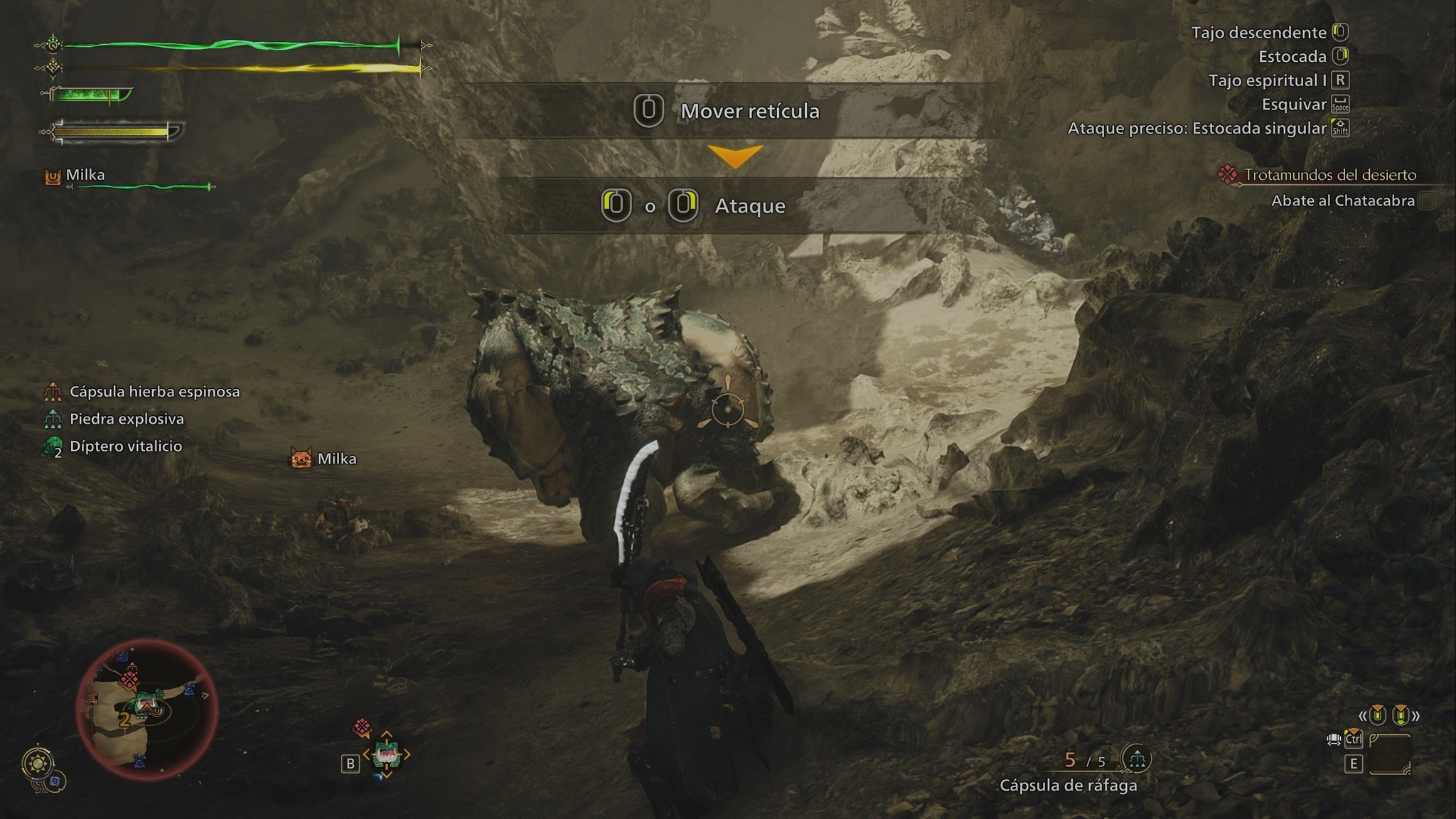This screenshot has width=1456, height=819.
Task: Tick the Abate al Chatacabra objective checkbox
Action: [x=1426, y=200]
